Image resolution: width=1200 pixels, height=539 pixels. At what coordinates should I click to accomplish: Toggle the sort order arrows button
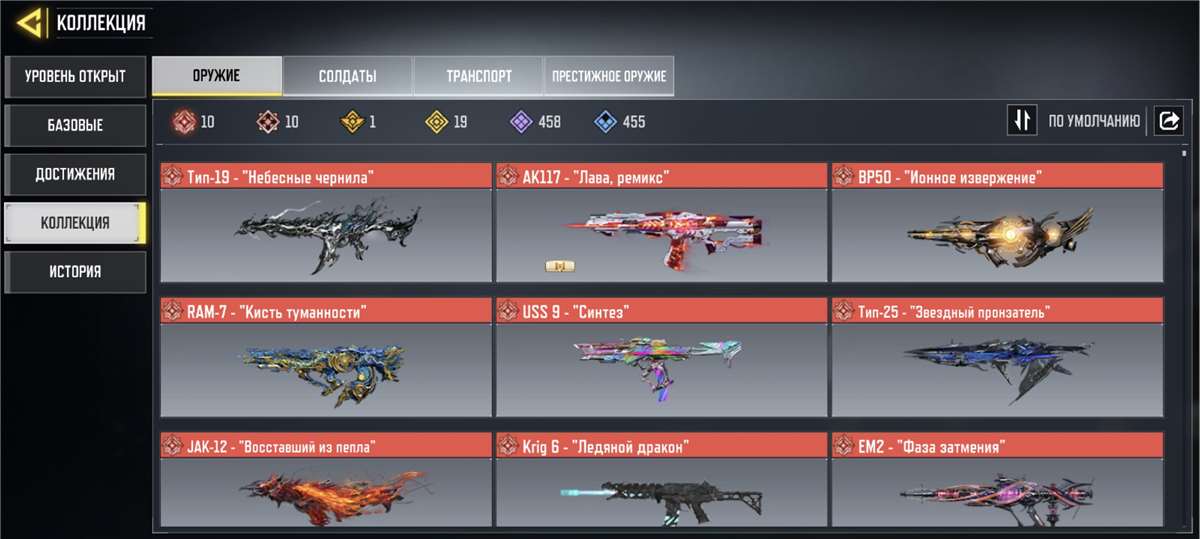tap(1022, 121)
